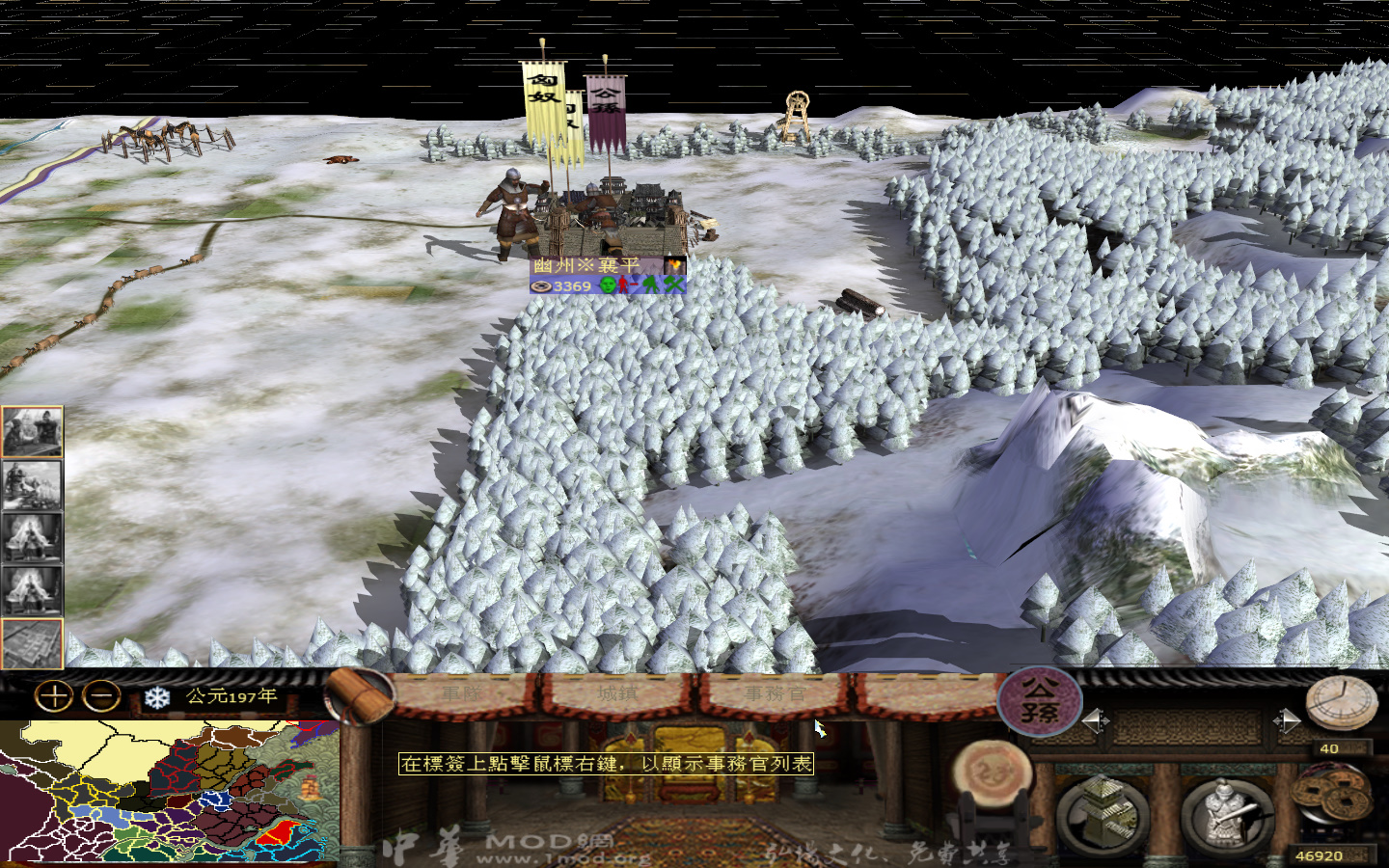Open the 事務官 agents tab

[x=775, y=692]
